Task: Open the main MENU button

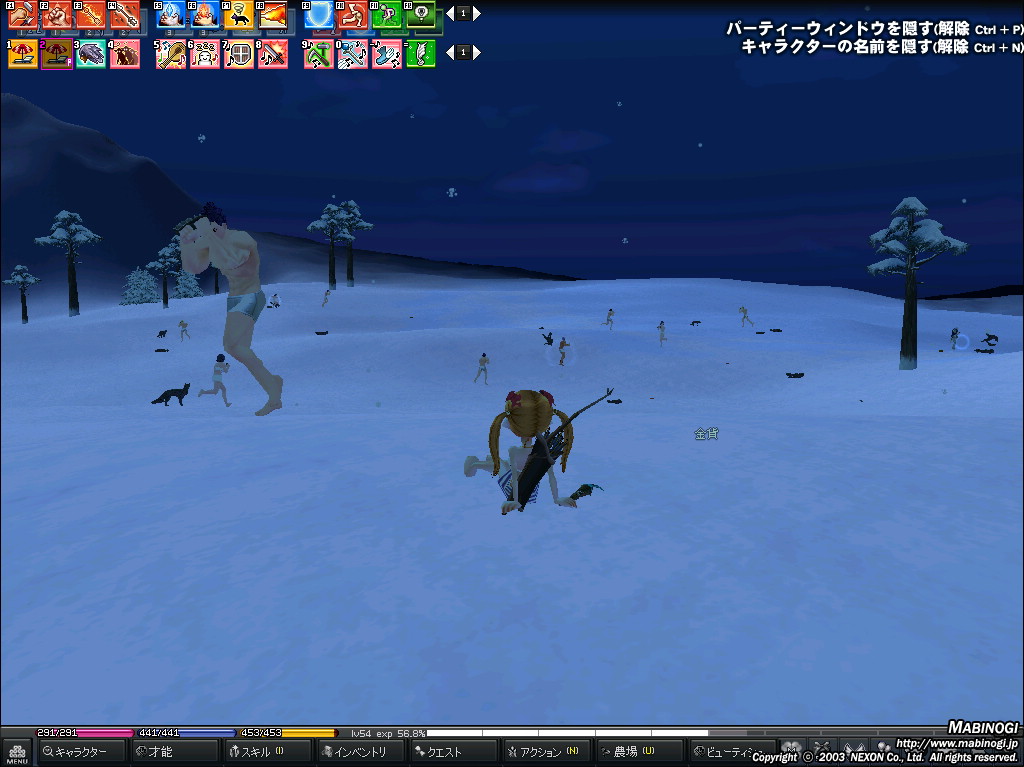Action: [16, 751]
